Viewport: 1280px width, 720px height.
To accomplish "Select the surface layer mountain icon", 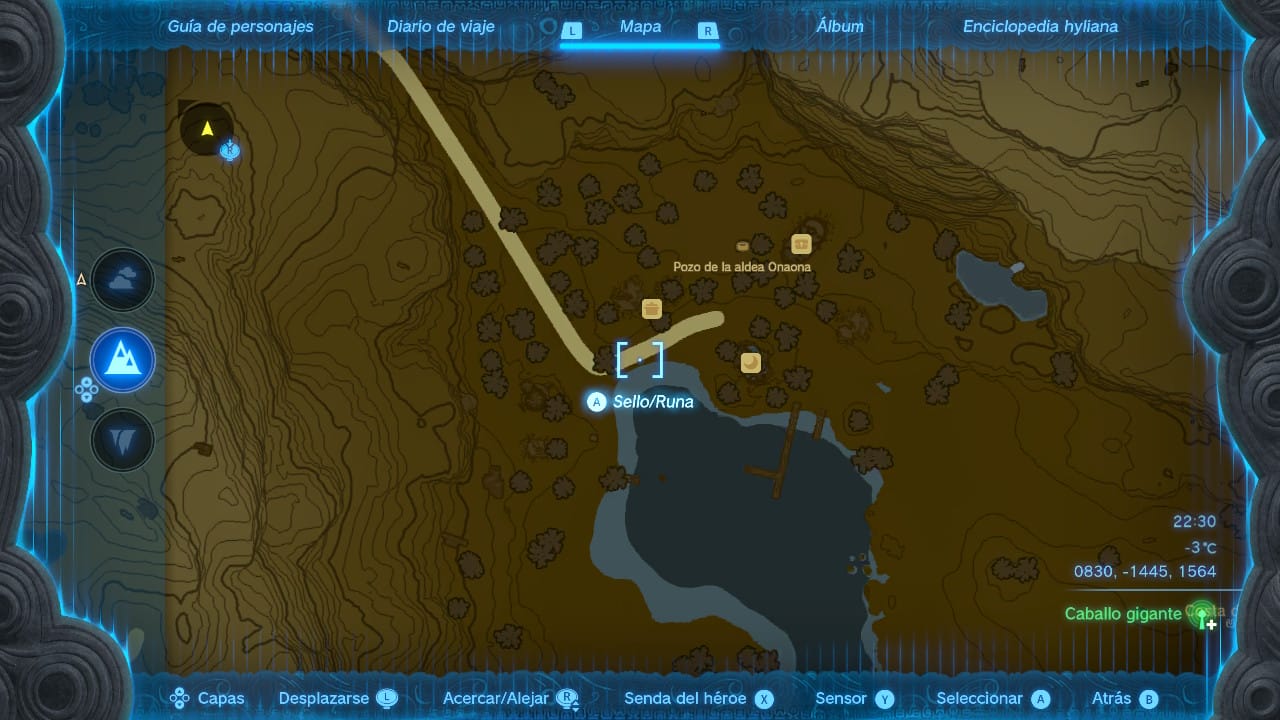I will point(123,360).
